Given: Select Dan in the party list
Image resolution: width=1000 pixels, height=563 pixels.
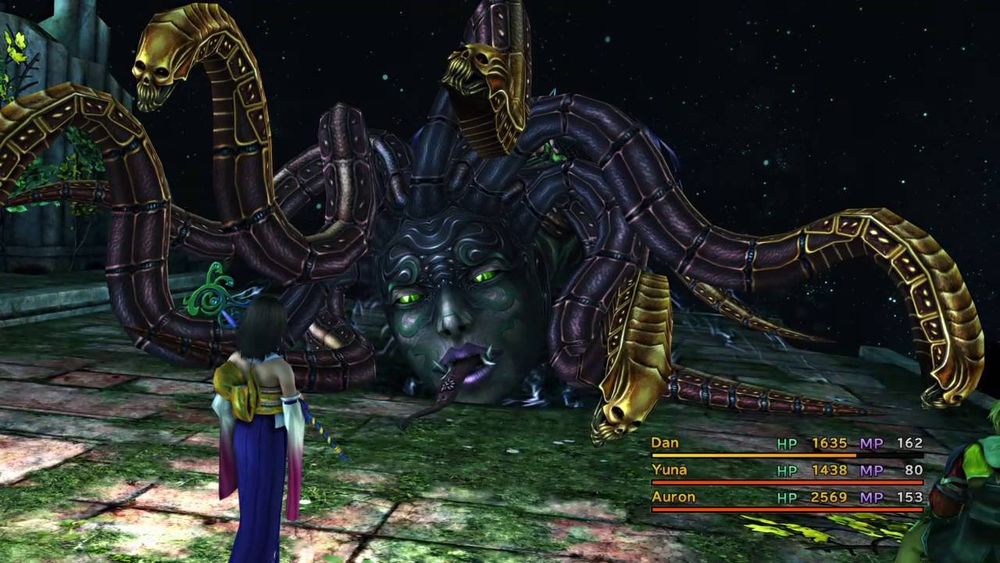Looking at the screenshot, I should point(665,442).
